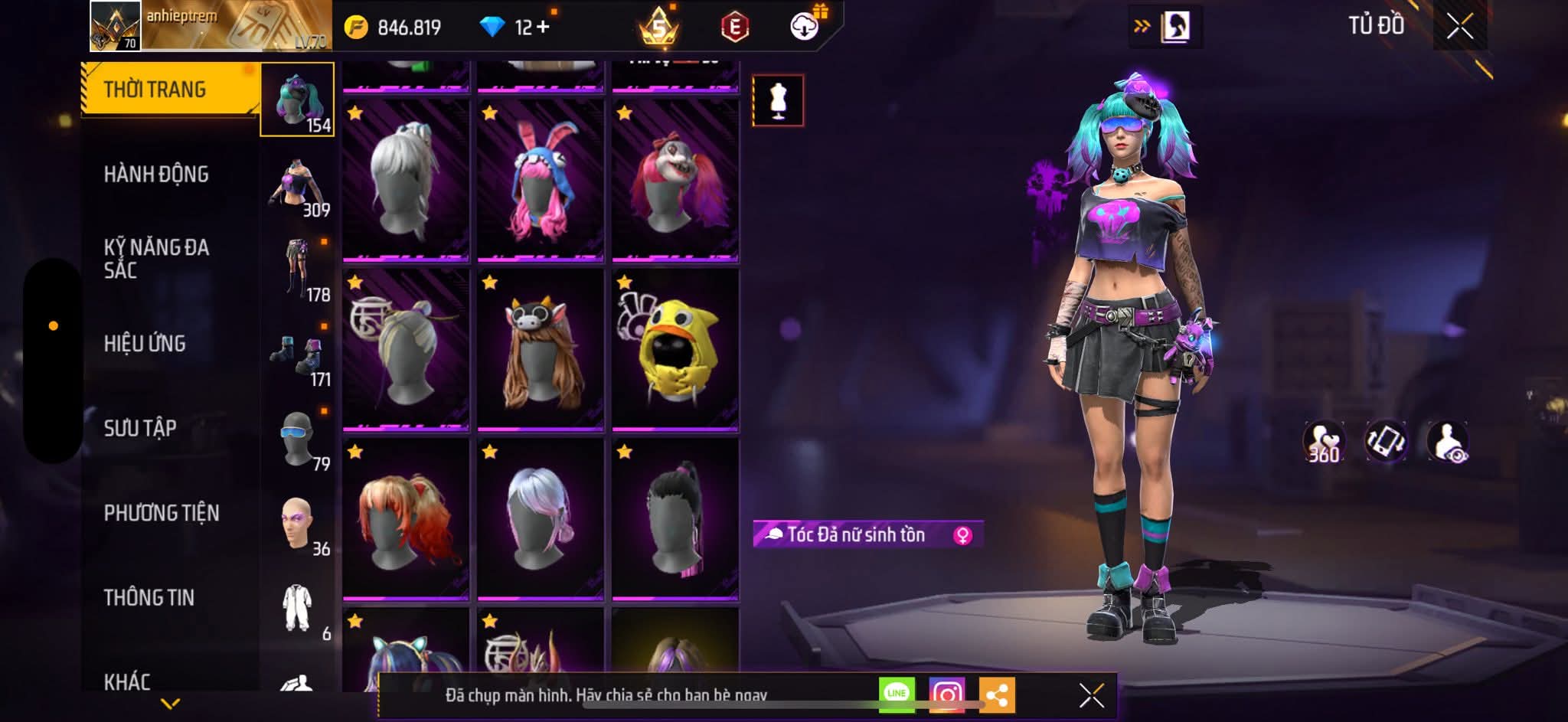Activate the 360 rotate view button
This screenshot has height=722, width=1568.
coord(1324,443)
